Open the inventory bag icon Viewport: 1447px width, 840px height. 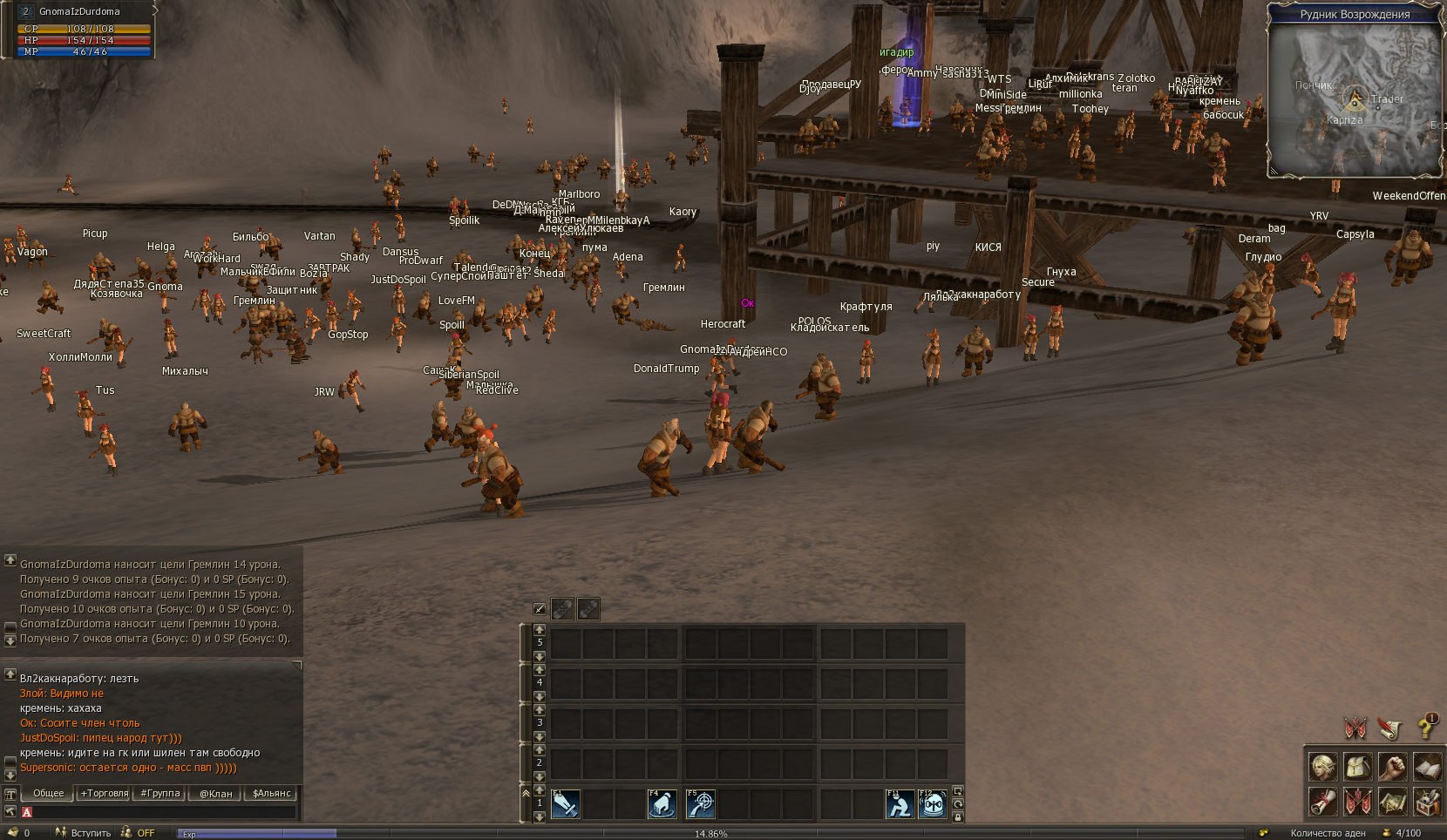point(1357,767)
